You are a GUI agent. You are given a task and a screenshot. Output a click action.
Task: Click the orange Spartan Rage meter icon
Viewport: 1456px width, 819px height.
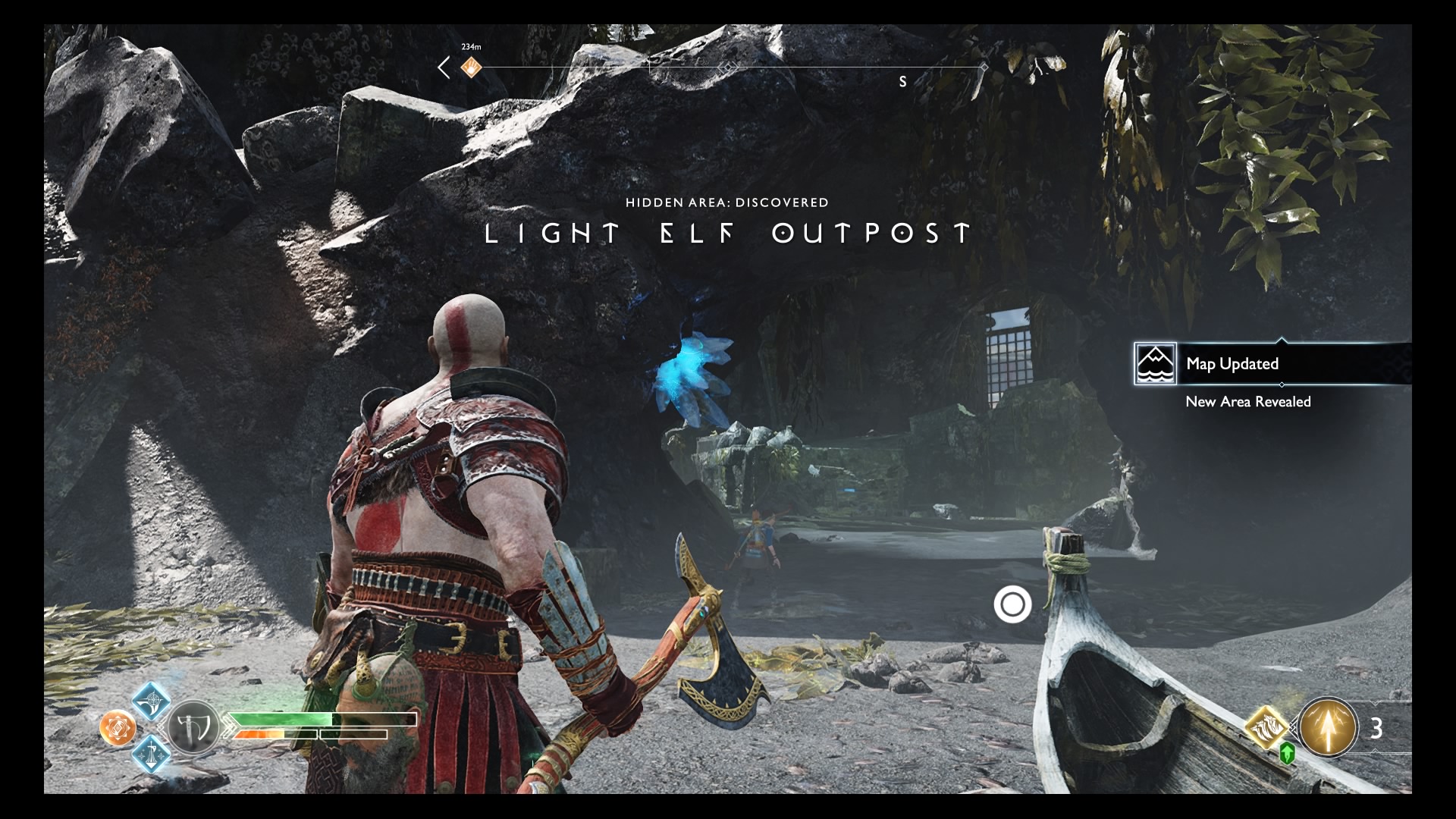pos(118,727)
